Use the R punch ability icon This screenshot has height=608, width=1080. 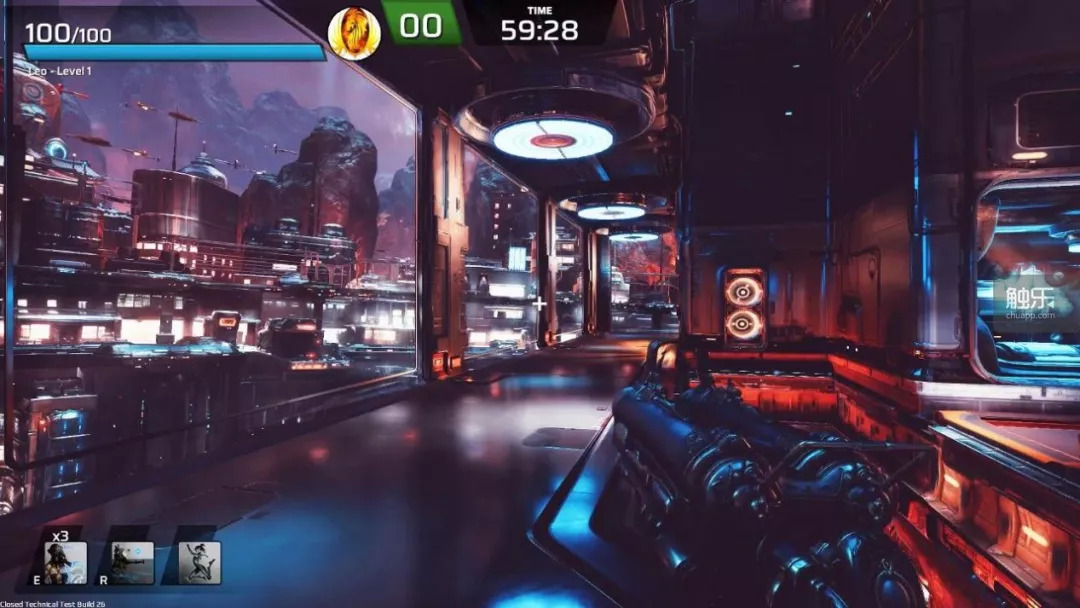pos(133,562)
